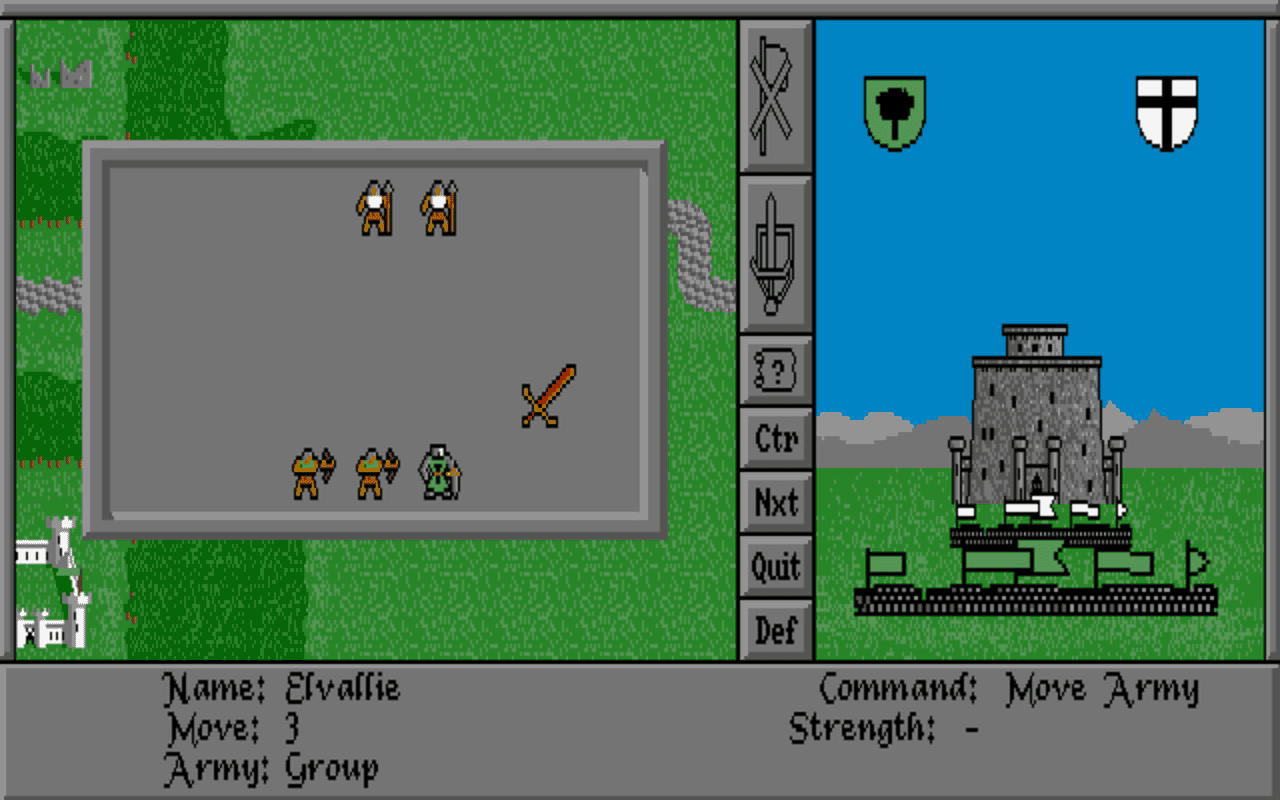Viewport: 1280px width, 800px height.
Task: Select the second orange warrior at the top
Action: 440,207
